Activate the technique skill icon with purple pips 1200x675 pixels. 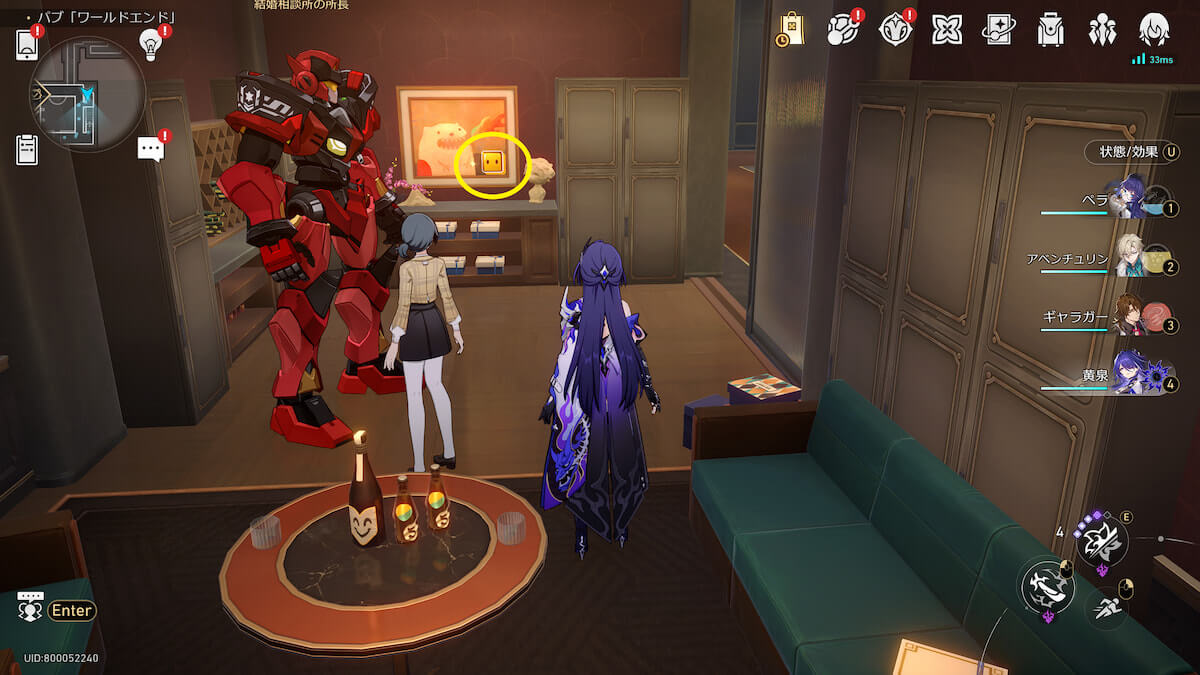pyautogui.click(x=1101, y=541)
